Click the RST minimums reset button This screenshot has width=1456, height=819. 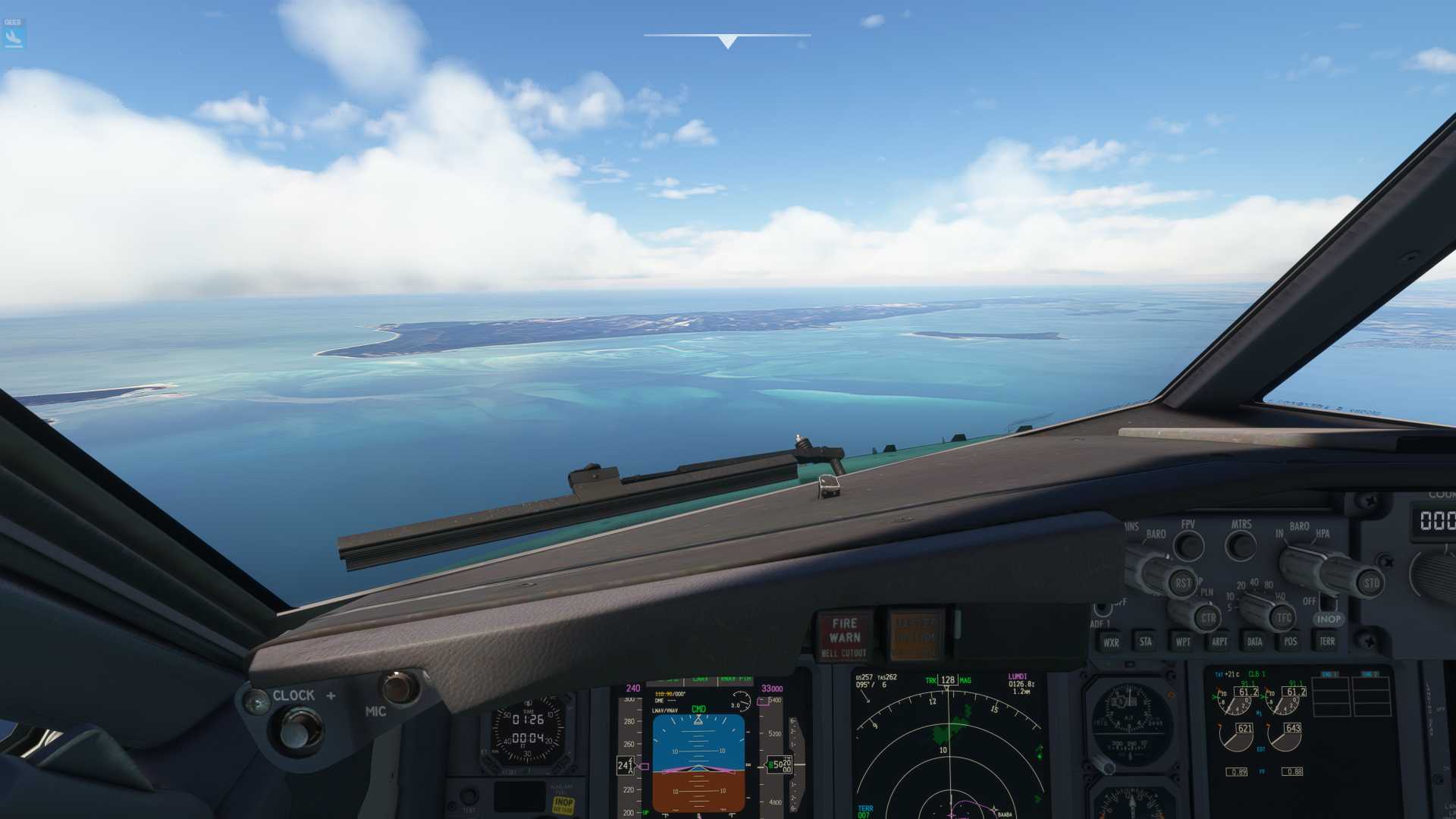1182,583
